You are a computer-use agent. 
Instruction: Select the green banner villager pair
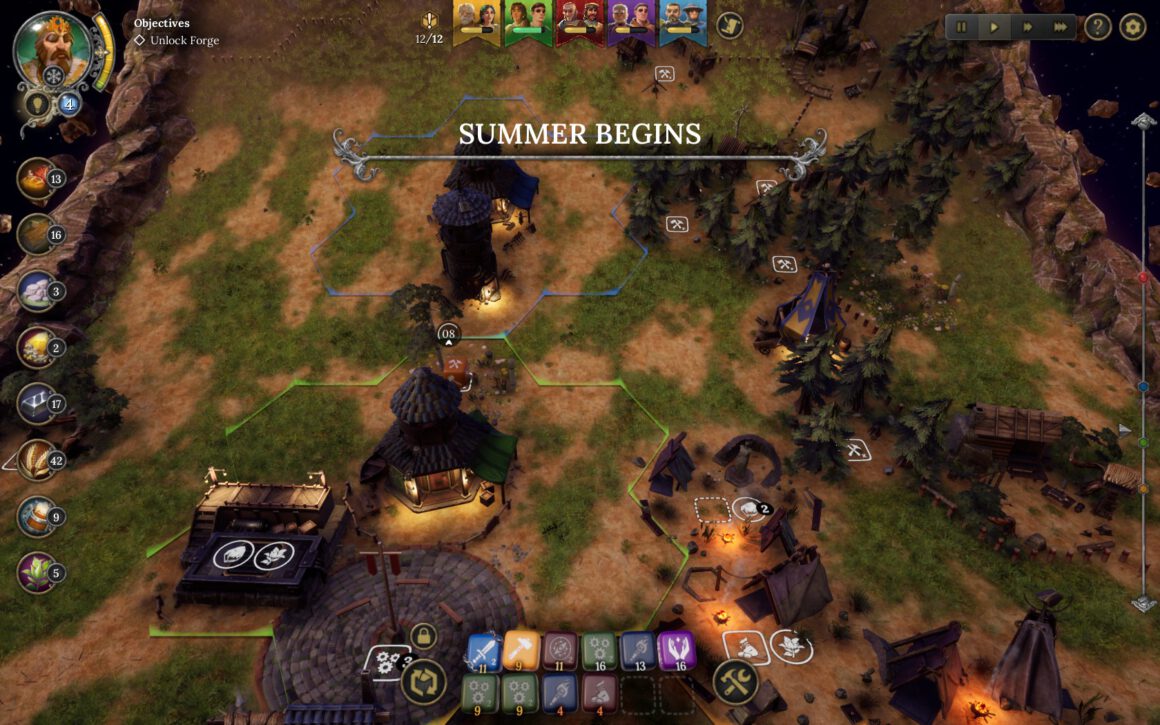[x=527, y=22]
